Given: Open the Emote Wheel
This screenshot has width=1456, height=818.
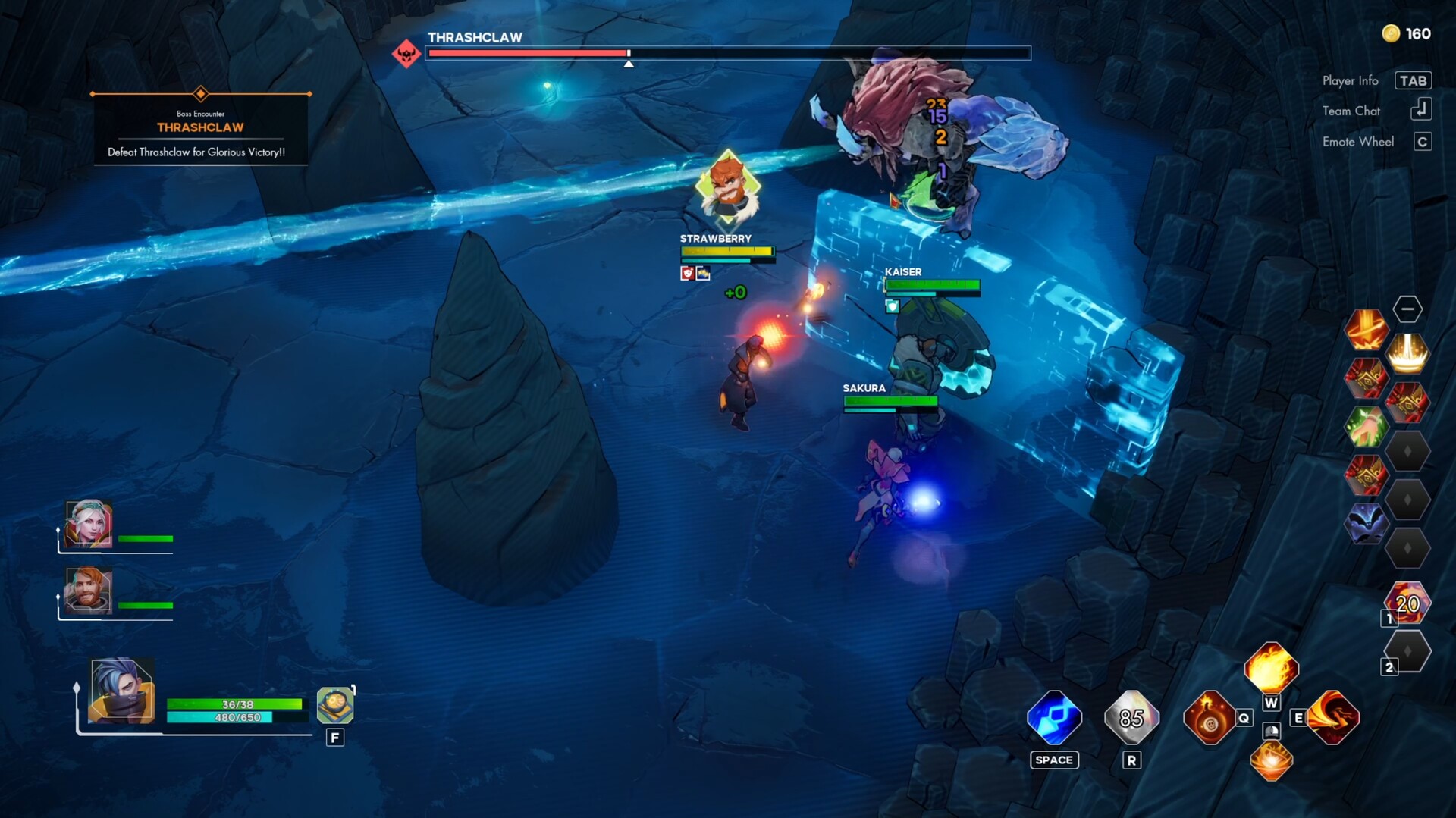Looking at the screenshot, I should (1423, 141).
